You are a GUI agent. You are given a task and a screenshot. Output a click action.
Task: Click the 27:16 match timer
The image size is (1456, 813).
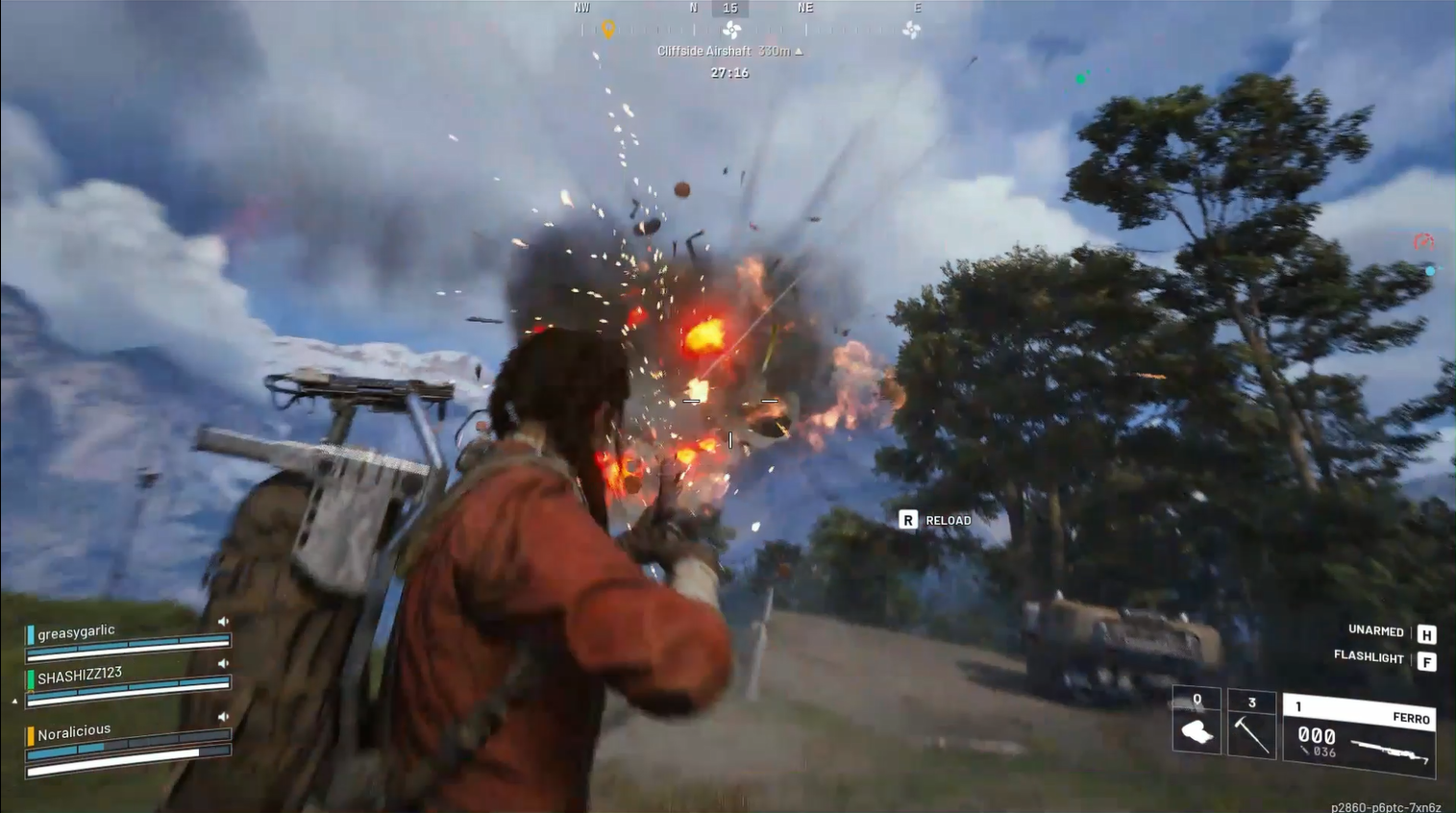click(x=730, y=73)
